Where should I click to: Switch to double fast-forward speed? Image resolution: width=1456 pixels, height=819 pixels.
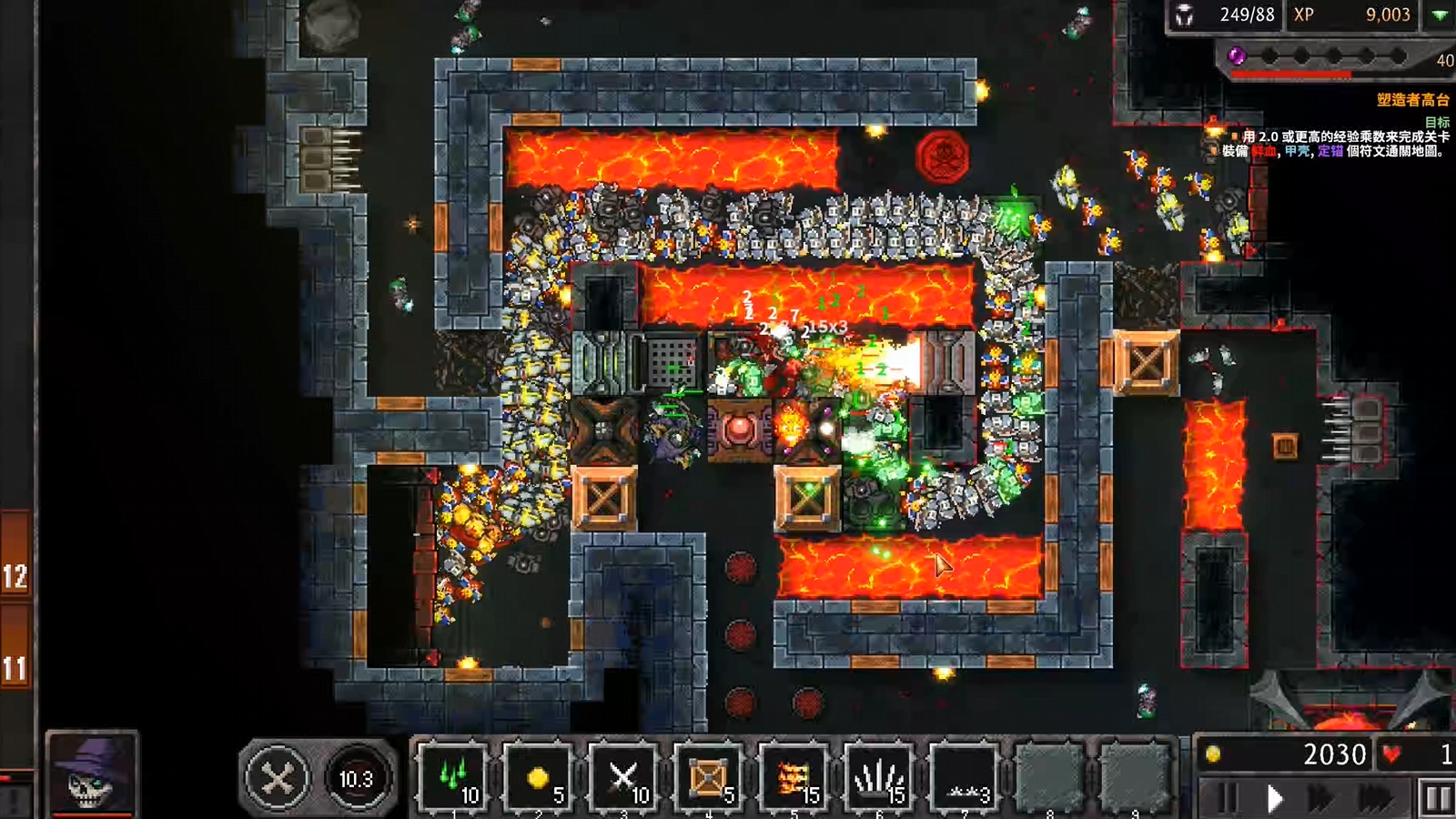coord(1321,799)
